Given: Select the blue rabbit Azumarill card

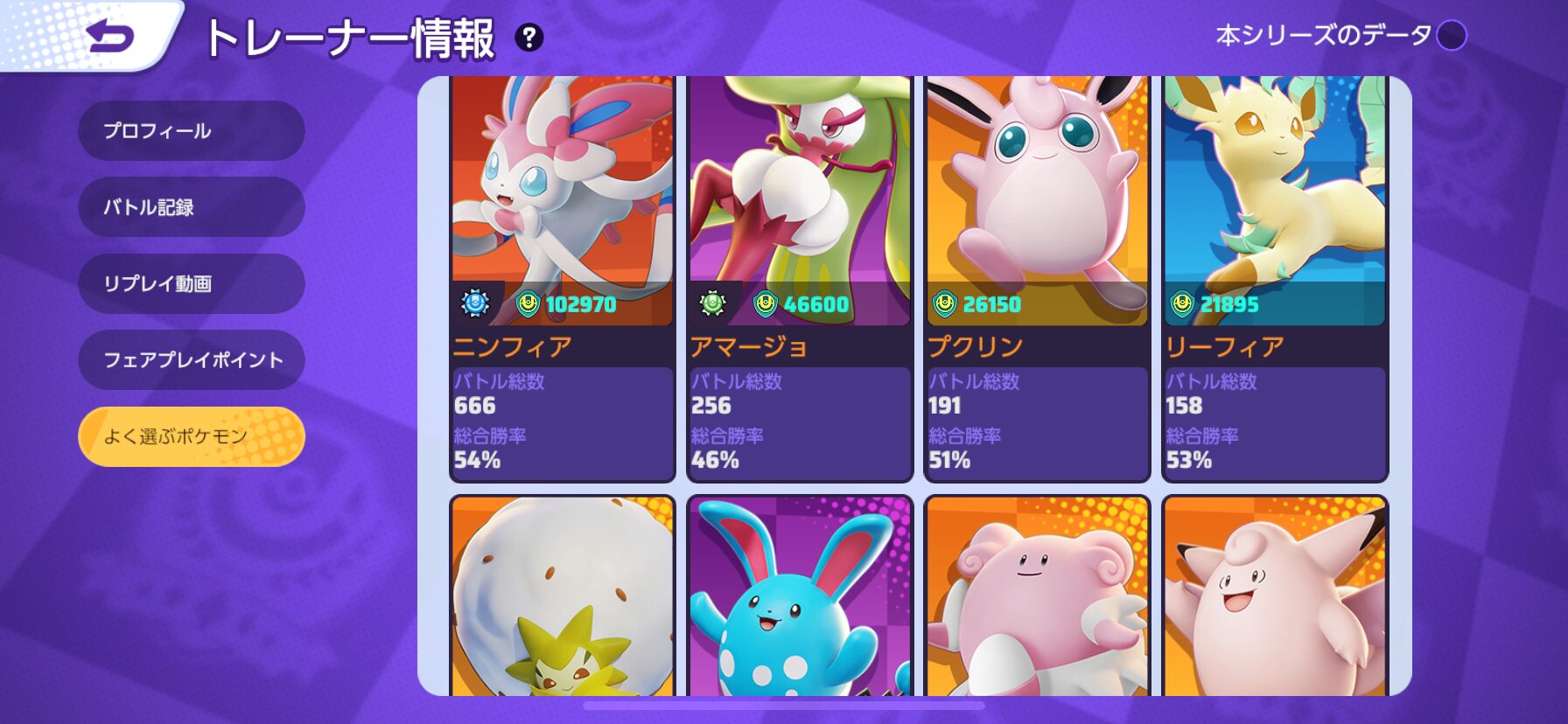Looking at the screenshot, I should [x=800, y=597].
